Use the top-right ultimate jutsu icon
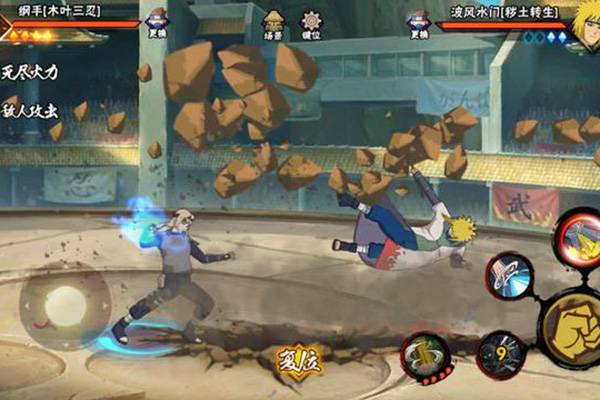Image resolution: width=600 pixels, height=400 pixels. point(578,237)
